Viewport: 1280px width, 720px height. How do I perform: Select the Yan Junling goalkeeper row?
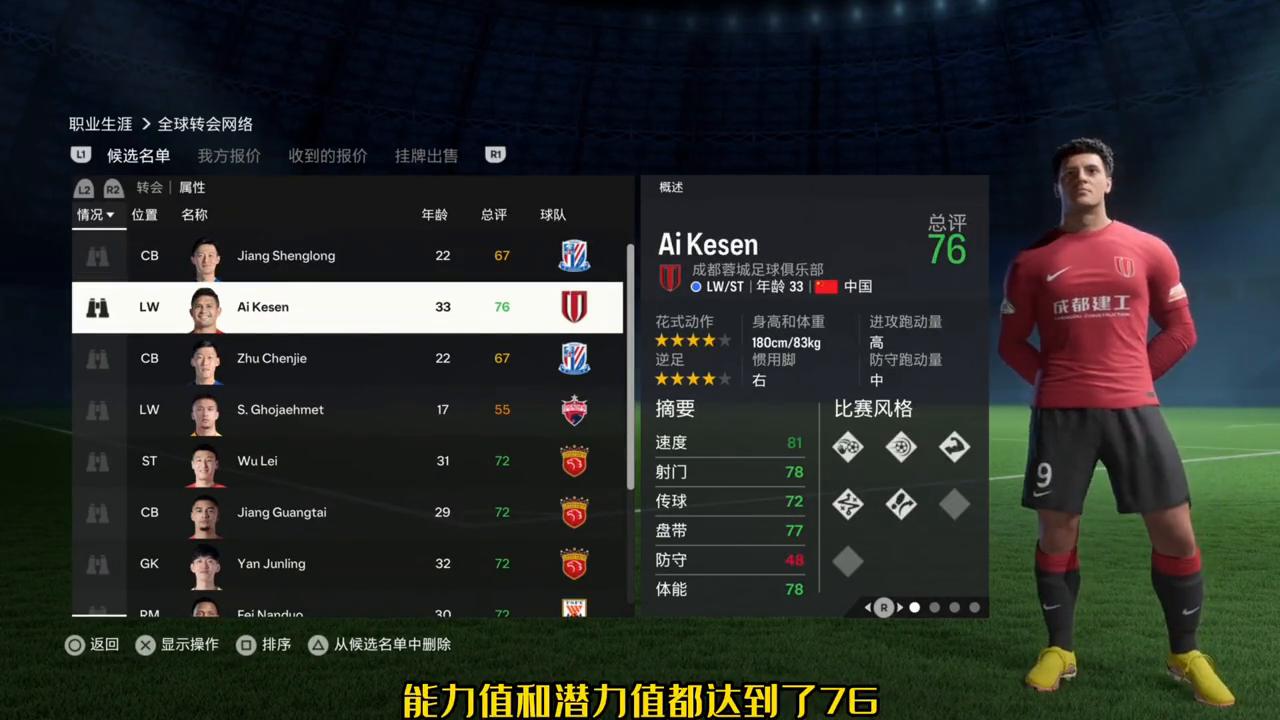point(347,564)
